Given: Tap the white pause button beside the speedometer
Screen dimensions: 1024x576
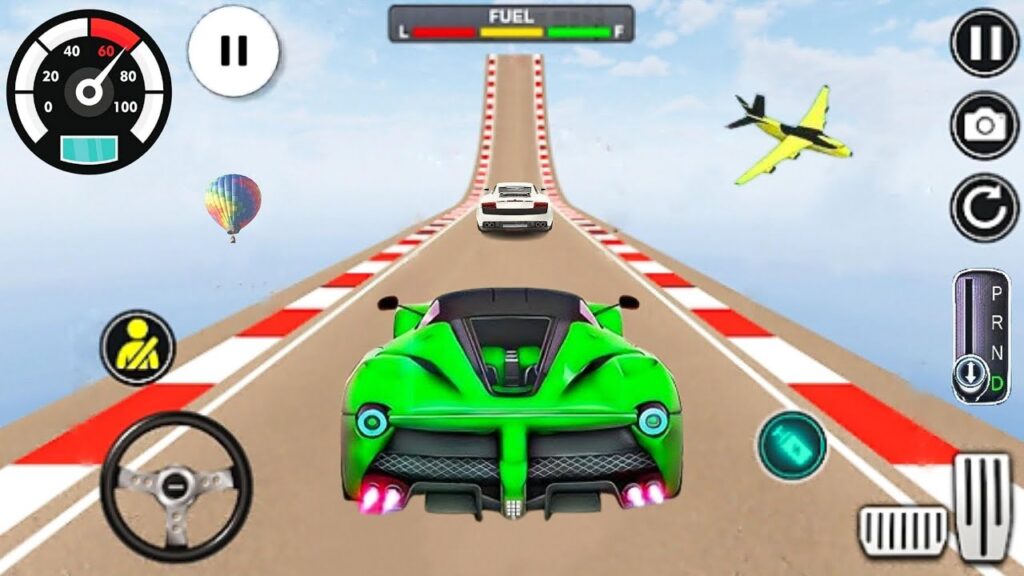Looking at the screenshot, I should pos(233,52).
